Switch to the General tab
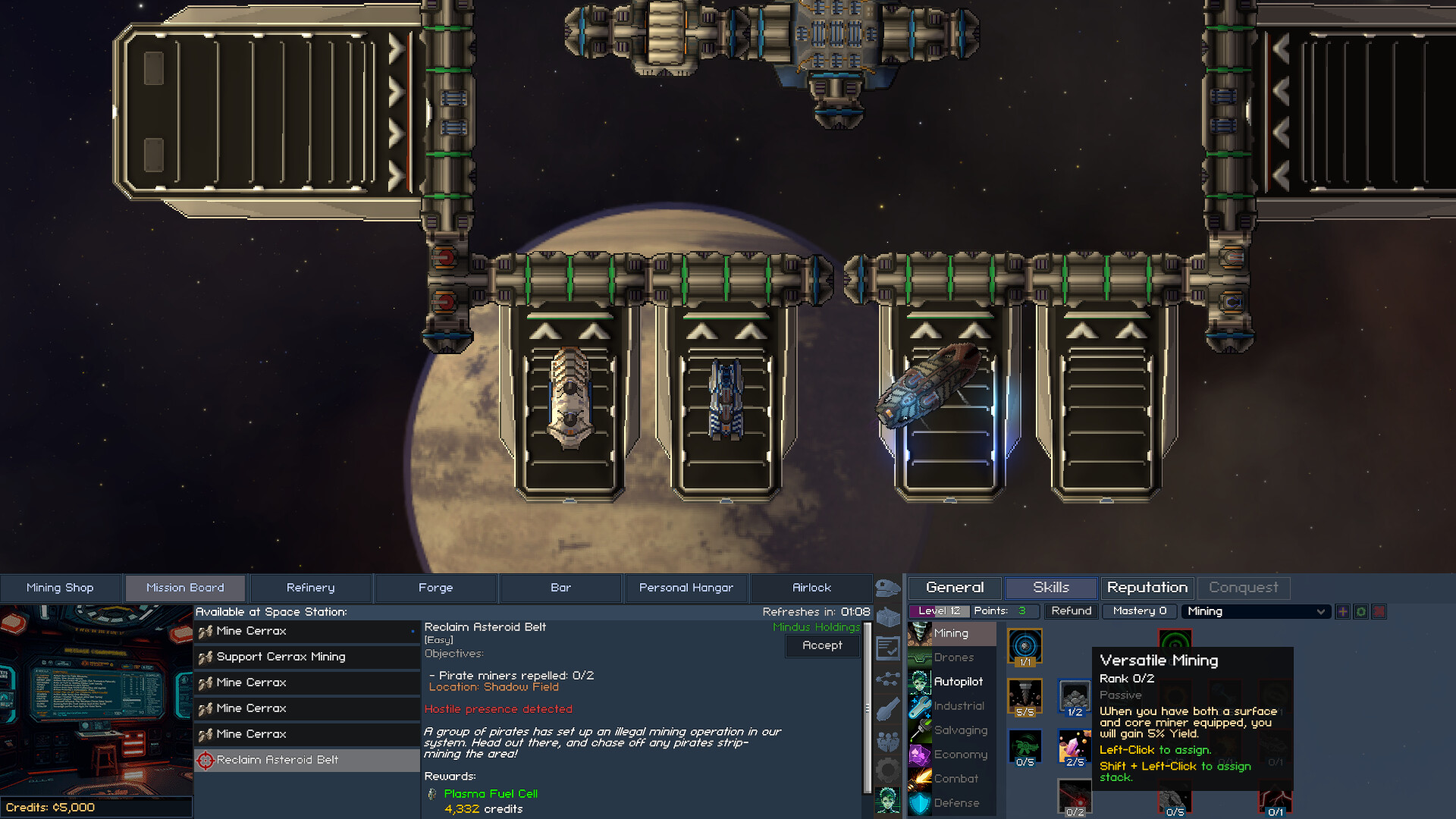This screenshot has height=819, width=1456. point(954,588)
